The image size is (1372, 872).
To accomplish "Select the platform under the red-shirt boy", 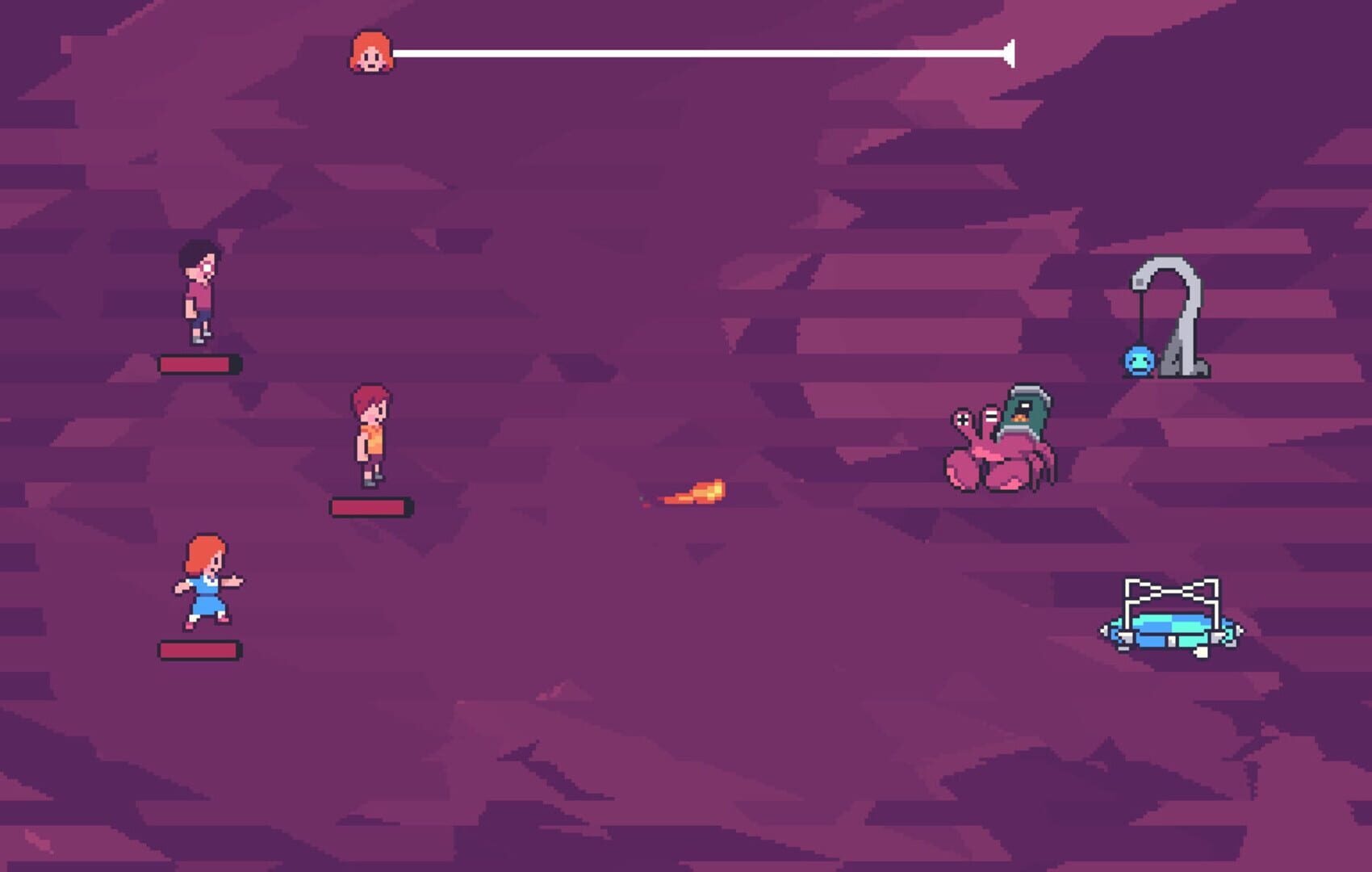I will click(199, 365).
